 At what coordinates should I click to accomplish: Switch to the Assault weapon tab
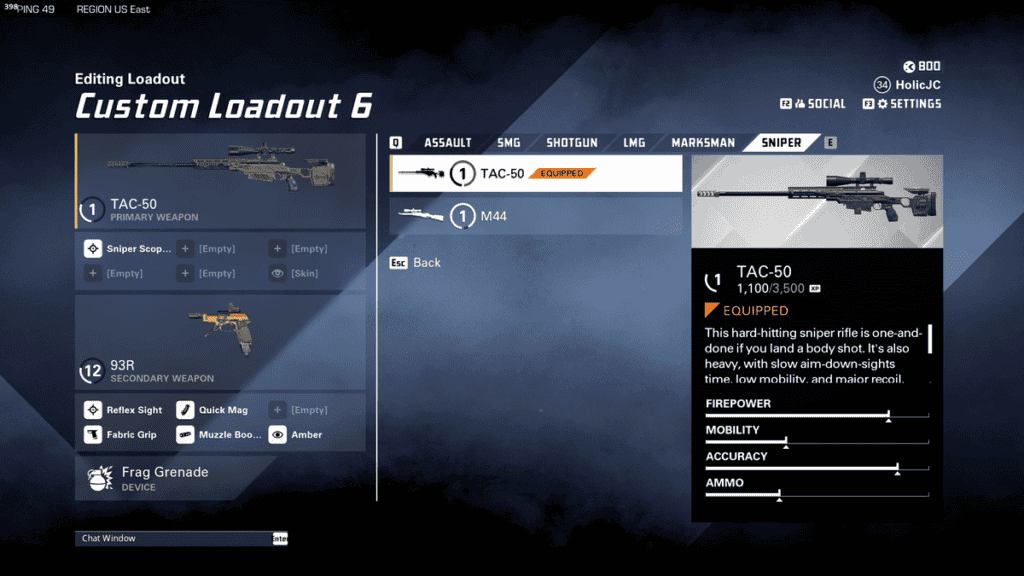[x=447, y=143]
